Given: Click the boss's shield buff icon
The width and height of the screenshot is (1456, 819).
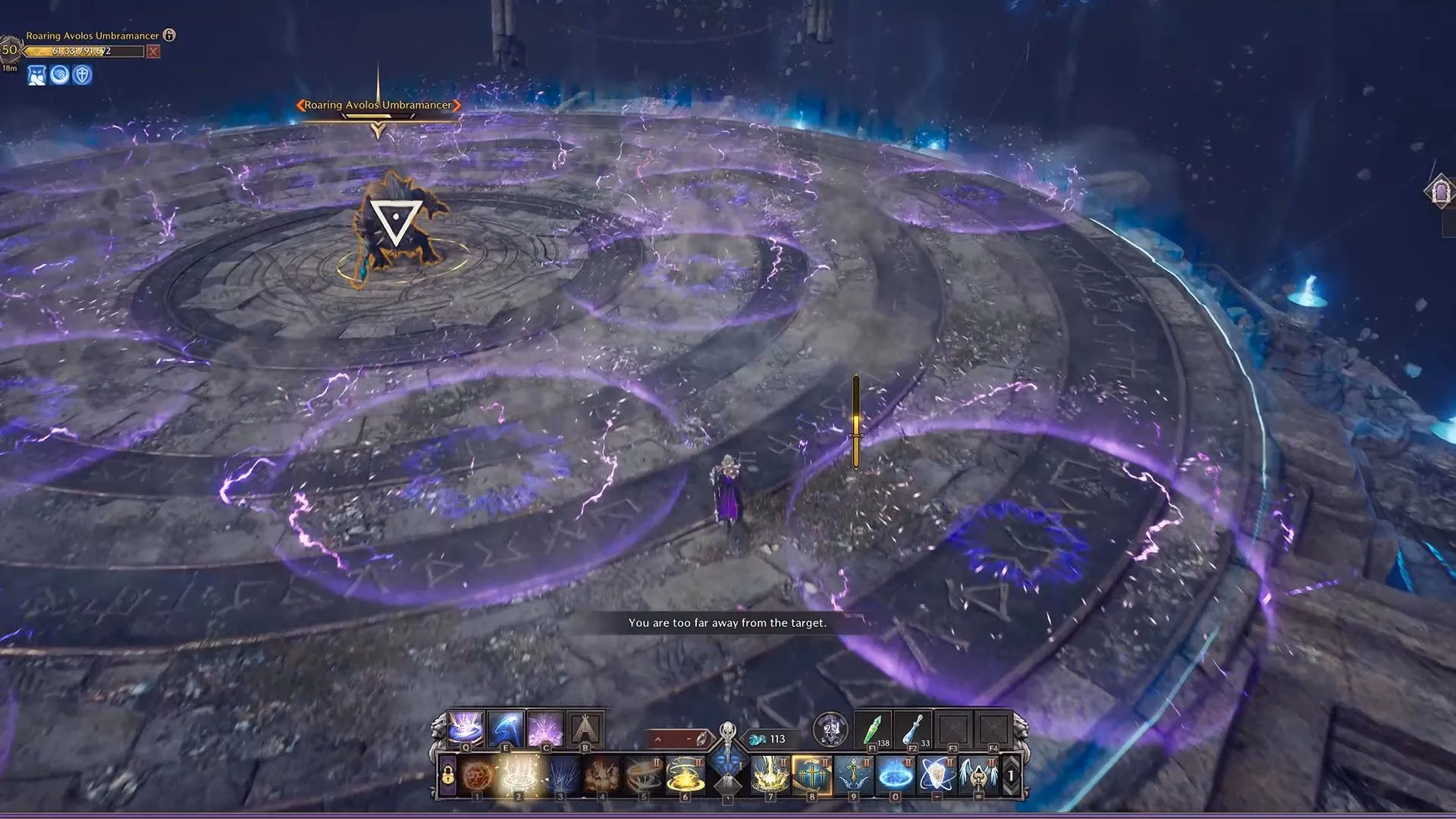Looking at the screenshot, I should coord(82,76).
